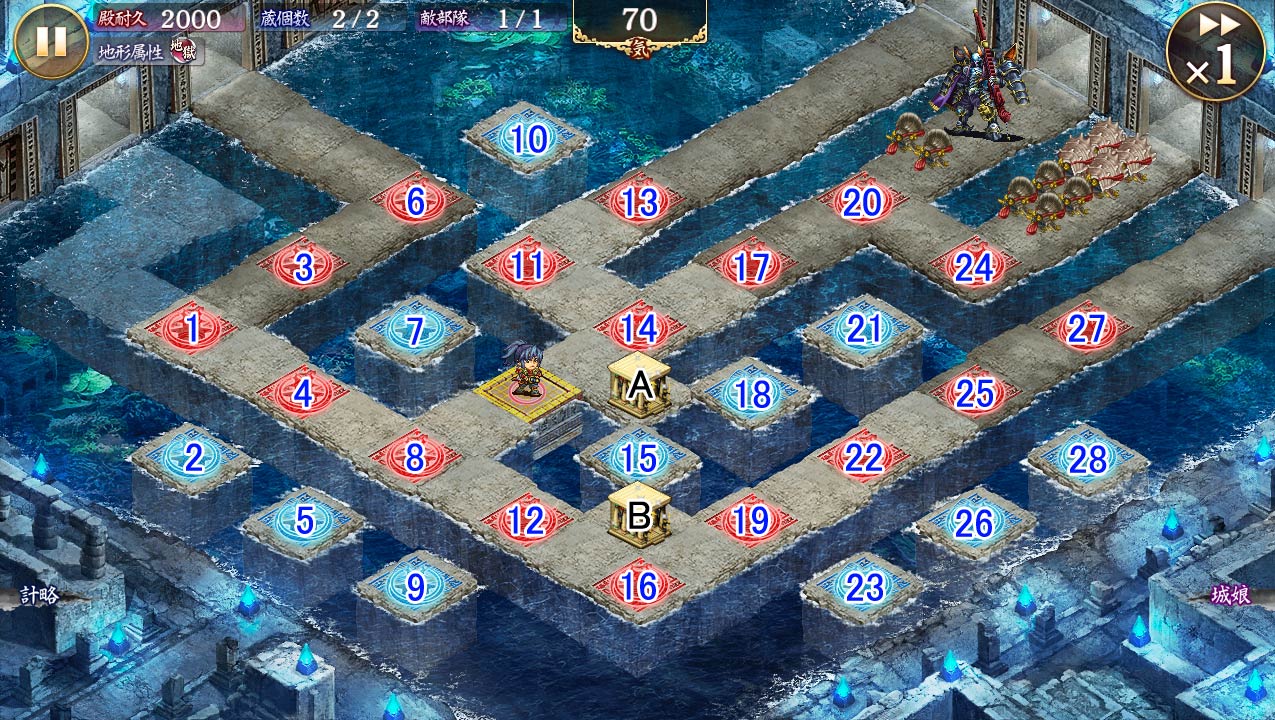Choose blue deployment tile 10
This screenshot has width=1275, height=720.
(x=529, y=140)
